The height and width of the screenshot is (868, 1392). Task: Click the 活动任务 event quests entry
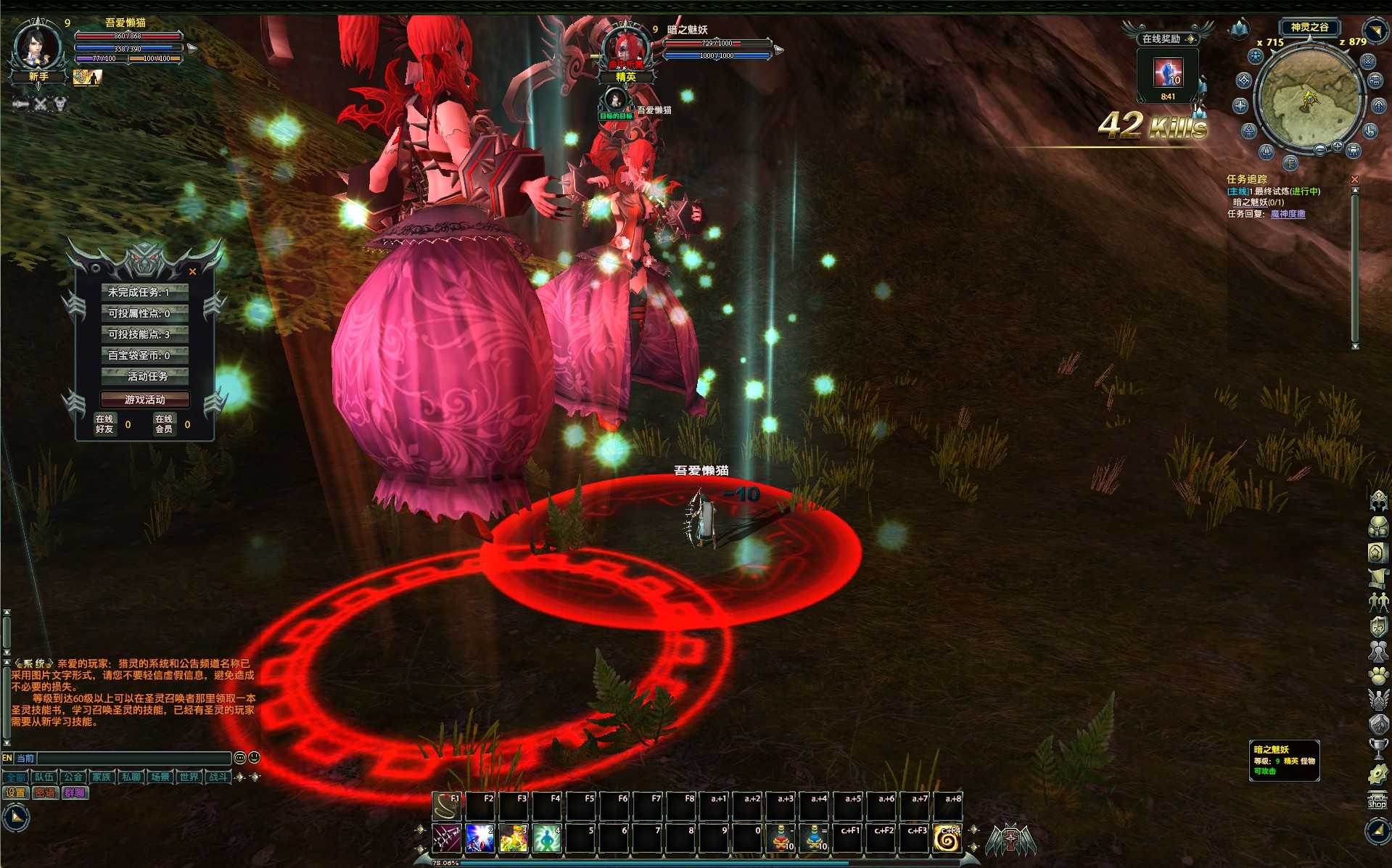(144, 376)
